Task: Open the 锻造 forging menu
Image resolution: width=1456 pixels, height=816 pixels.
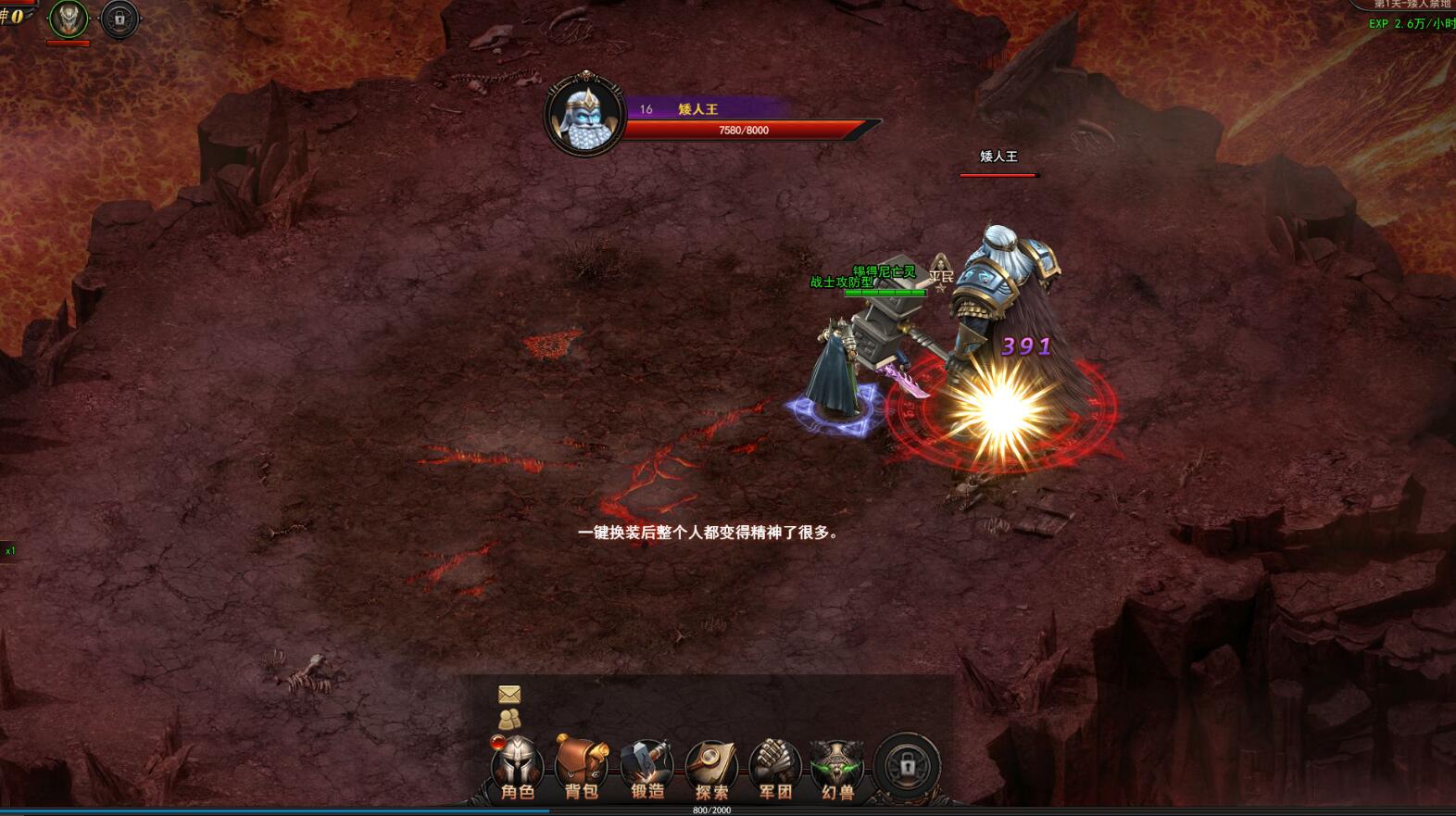Action: tap(646, 768)
